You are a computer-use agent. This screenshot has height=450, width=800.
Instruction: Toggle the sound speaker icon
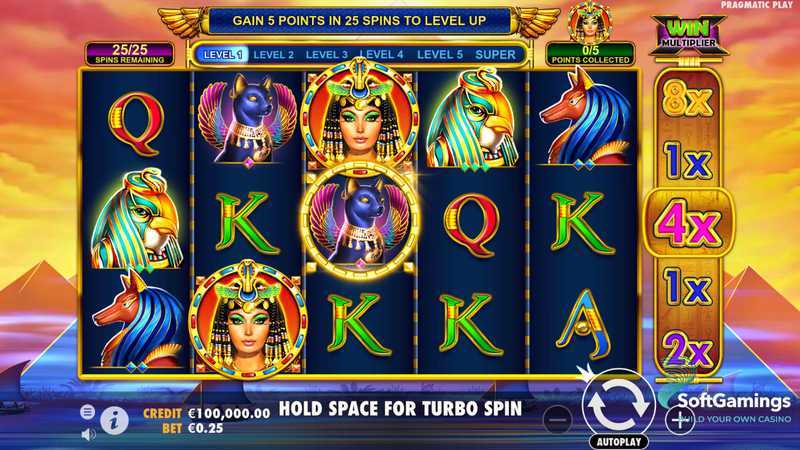click(x=88, y=433)
